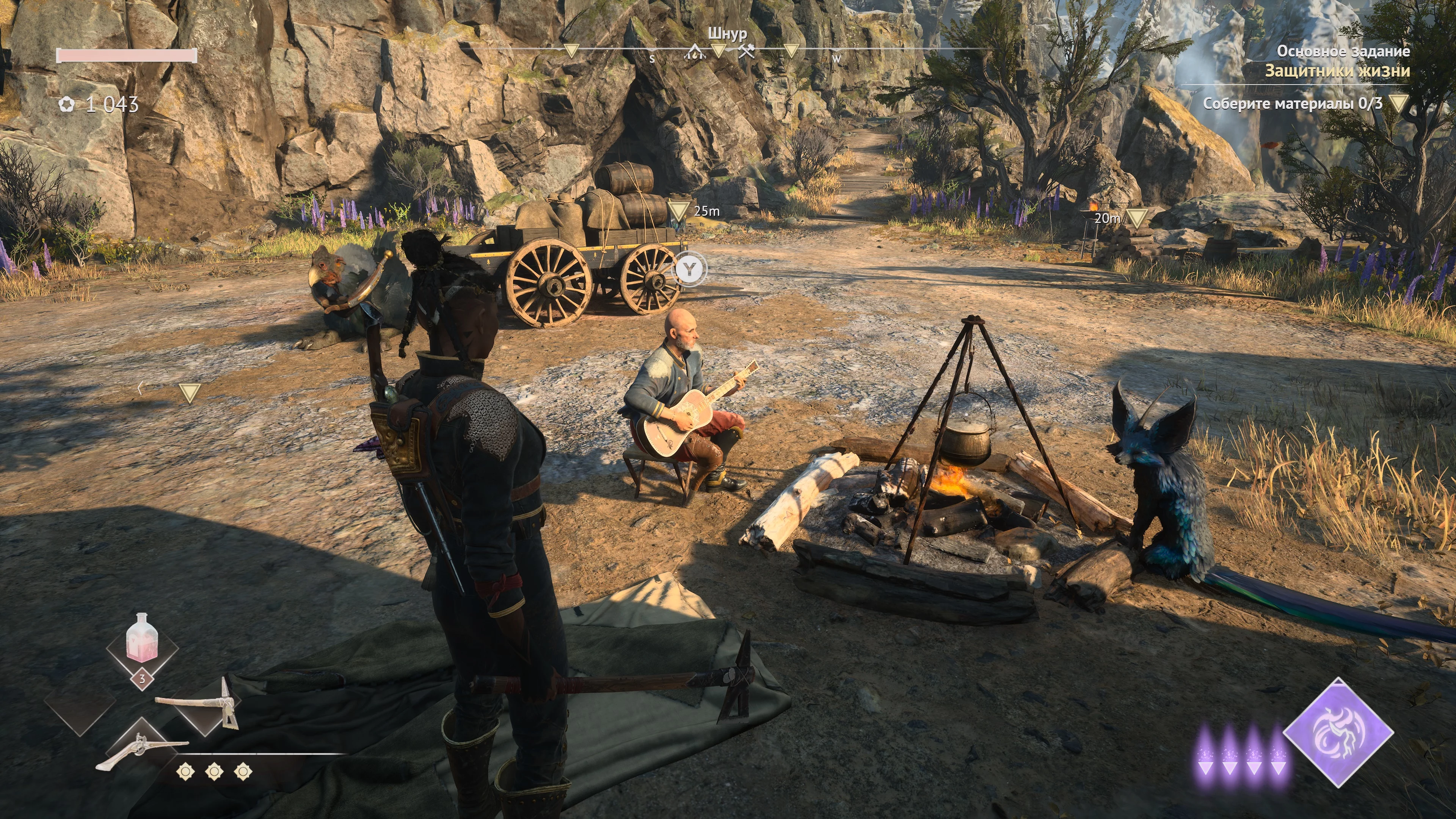Screen dimensions: 1456x819
Task: Click the campfire icon on the compass
Action: coord(693,53)
